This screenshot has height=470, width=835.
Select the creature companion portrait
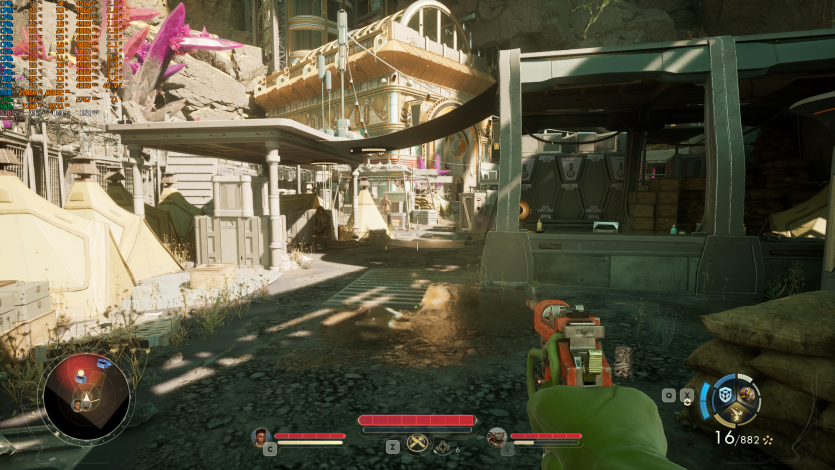[497, 436]
